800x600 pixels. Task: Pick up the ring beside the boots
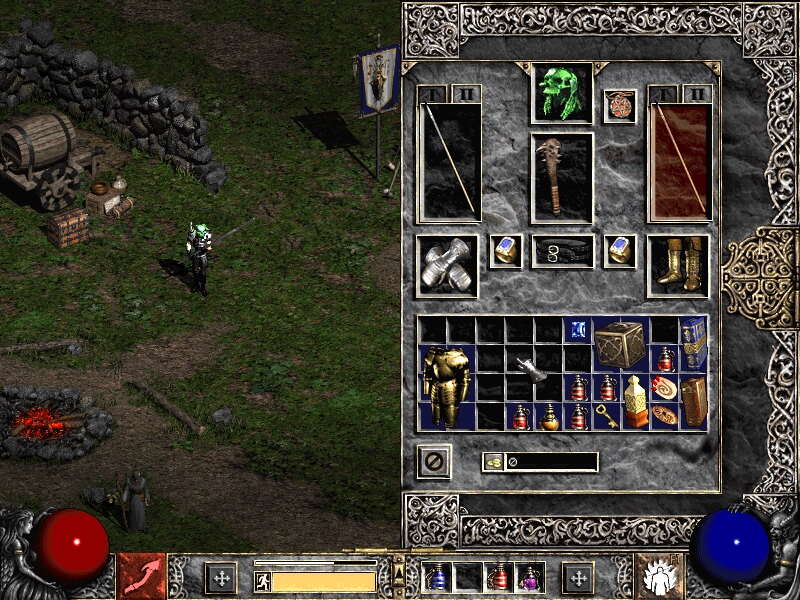[619, 250]
